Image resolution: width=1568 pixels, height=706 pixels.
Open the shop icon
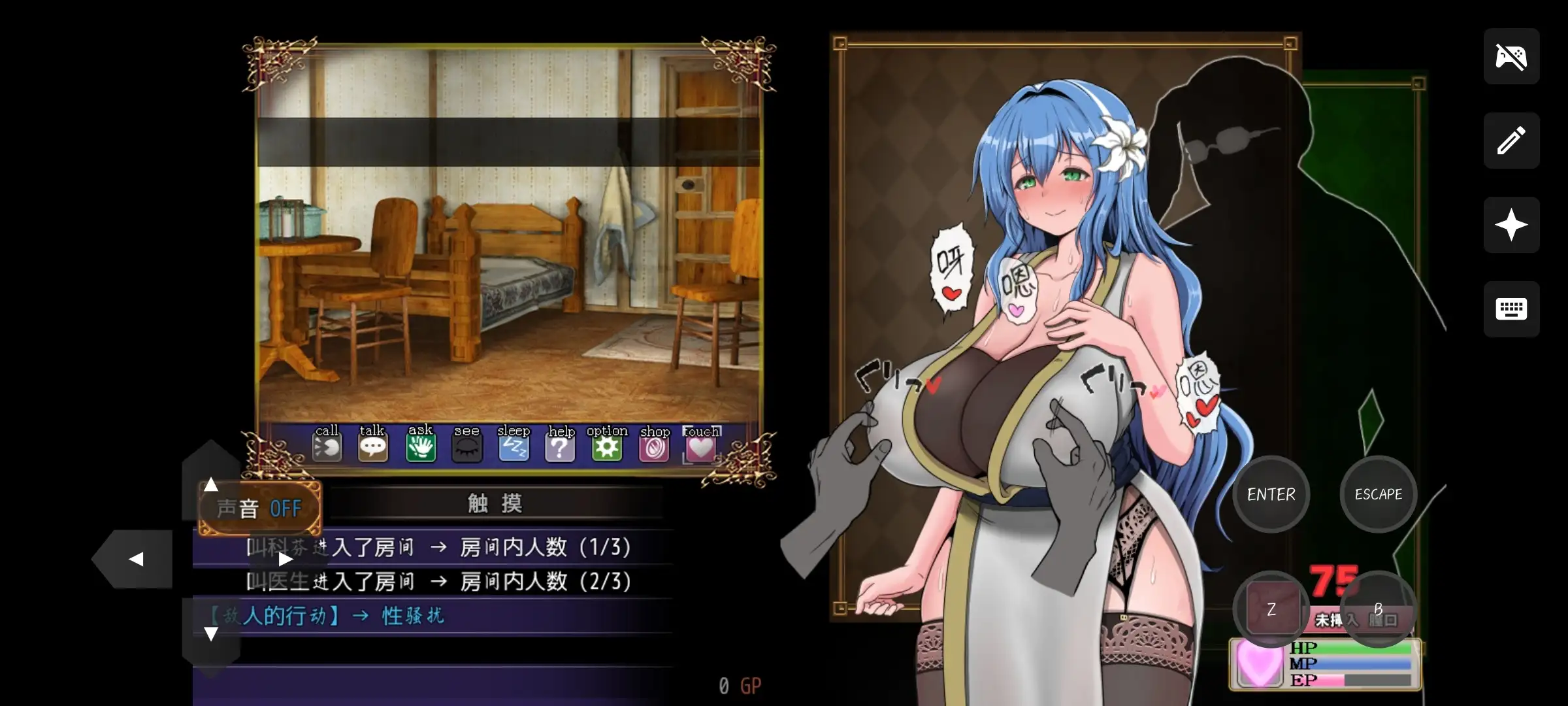(x=654, y=447)
